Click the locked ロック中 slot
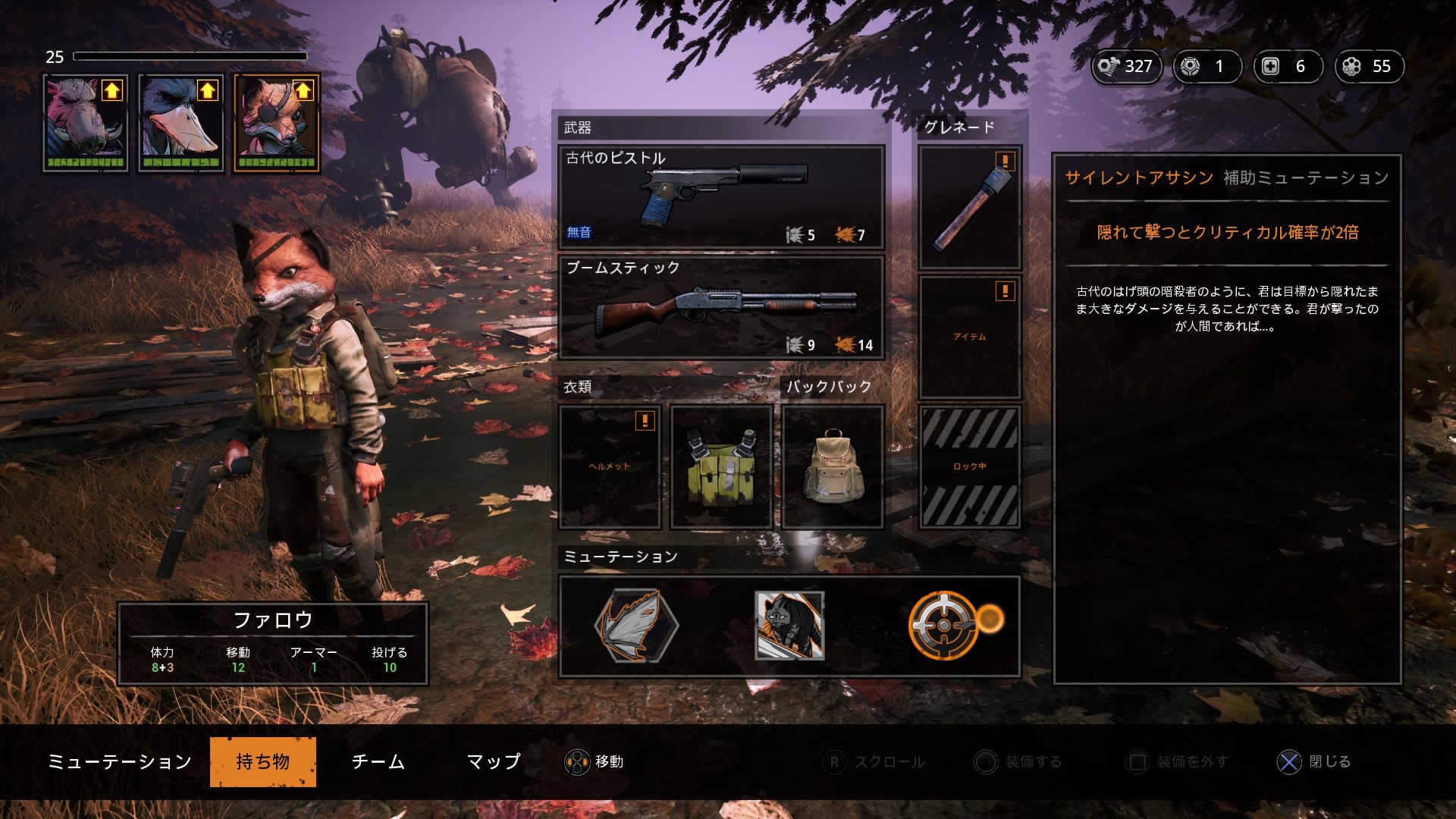1456x819 pixels. [x=970, y=466]
